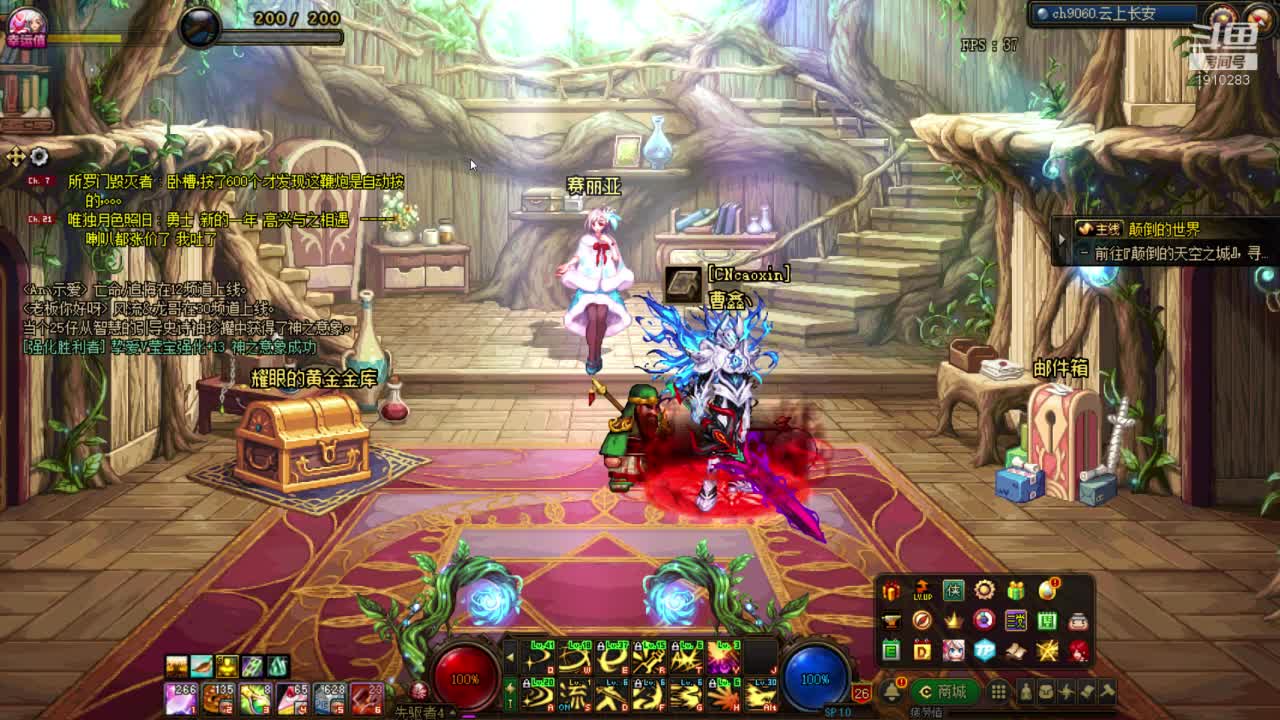The image size is (1280, 720).
Task: Open the ch9060 云上长安 channel selector
Action: pyautogui.click(x=1110, y=14)
